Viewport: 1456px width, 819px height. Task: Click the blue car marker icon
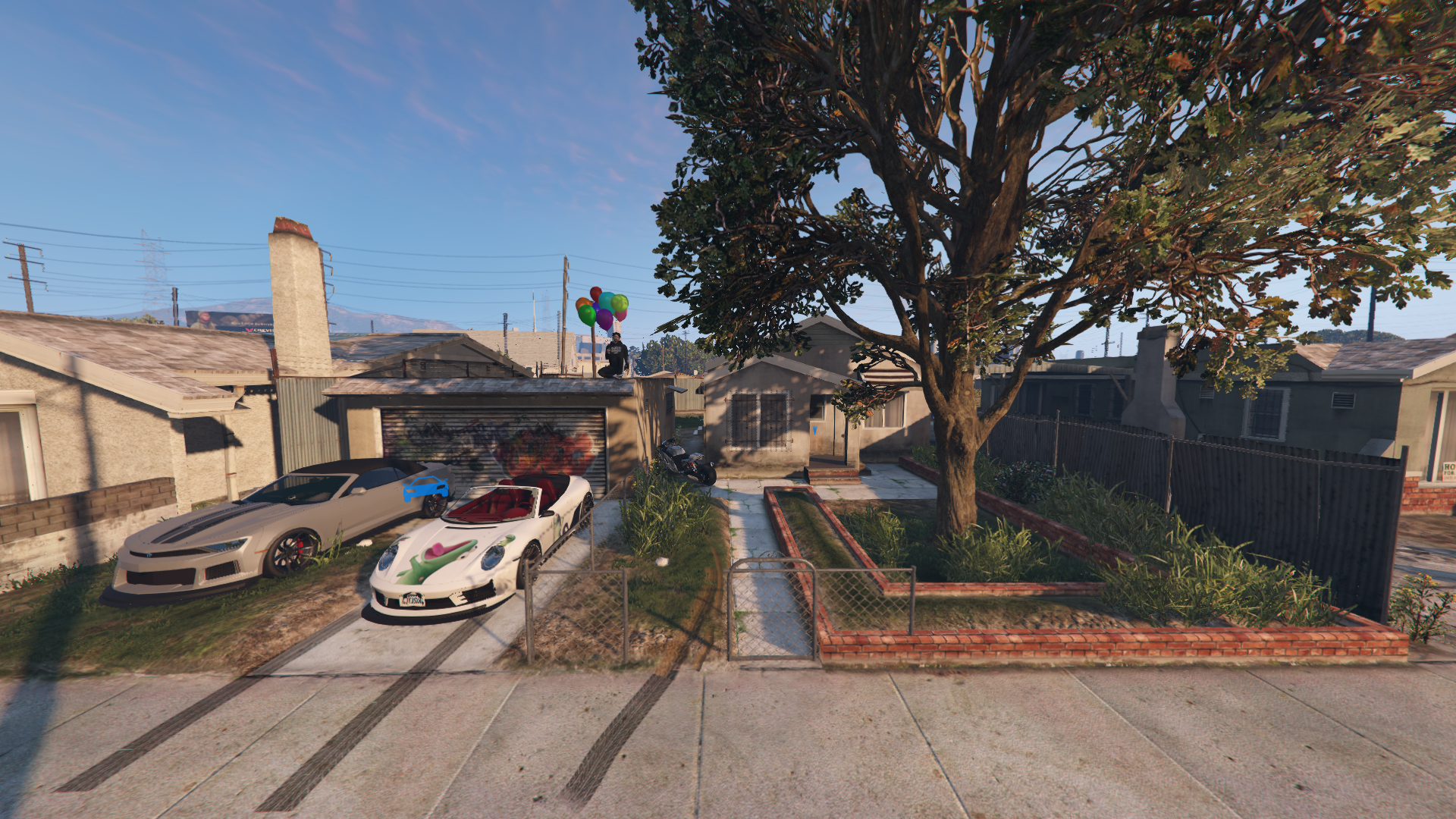(425, 488)
